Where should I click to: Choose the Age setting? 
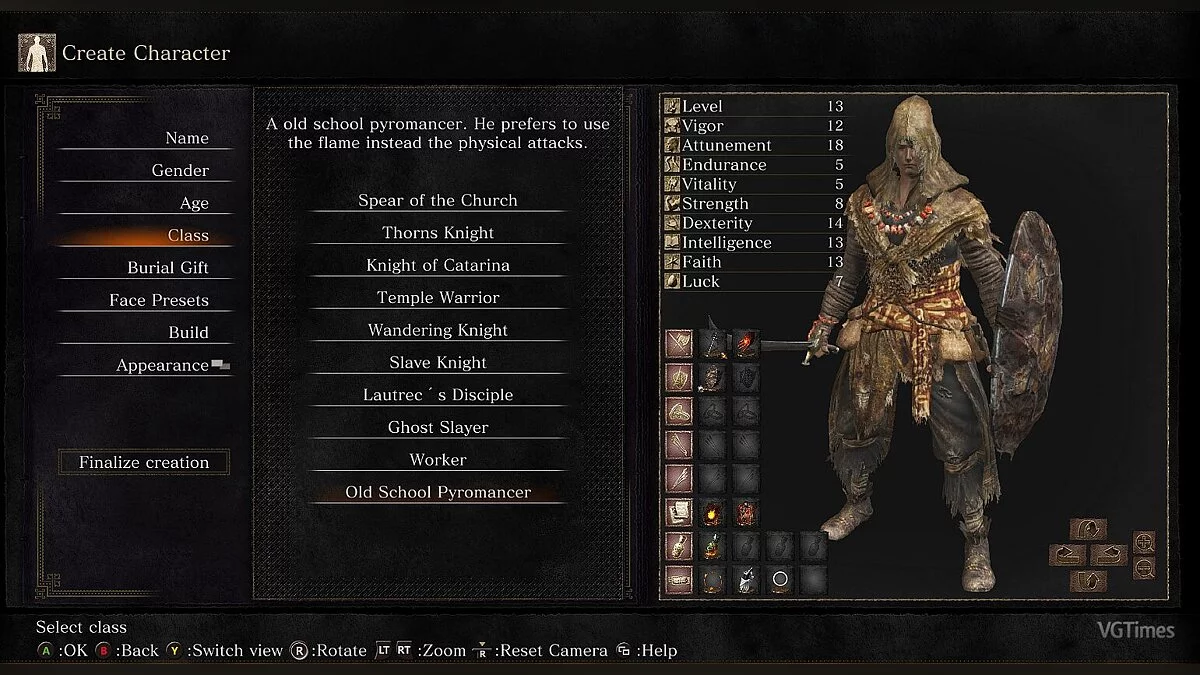(194, 203)
